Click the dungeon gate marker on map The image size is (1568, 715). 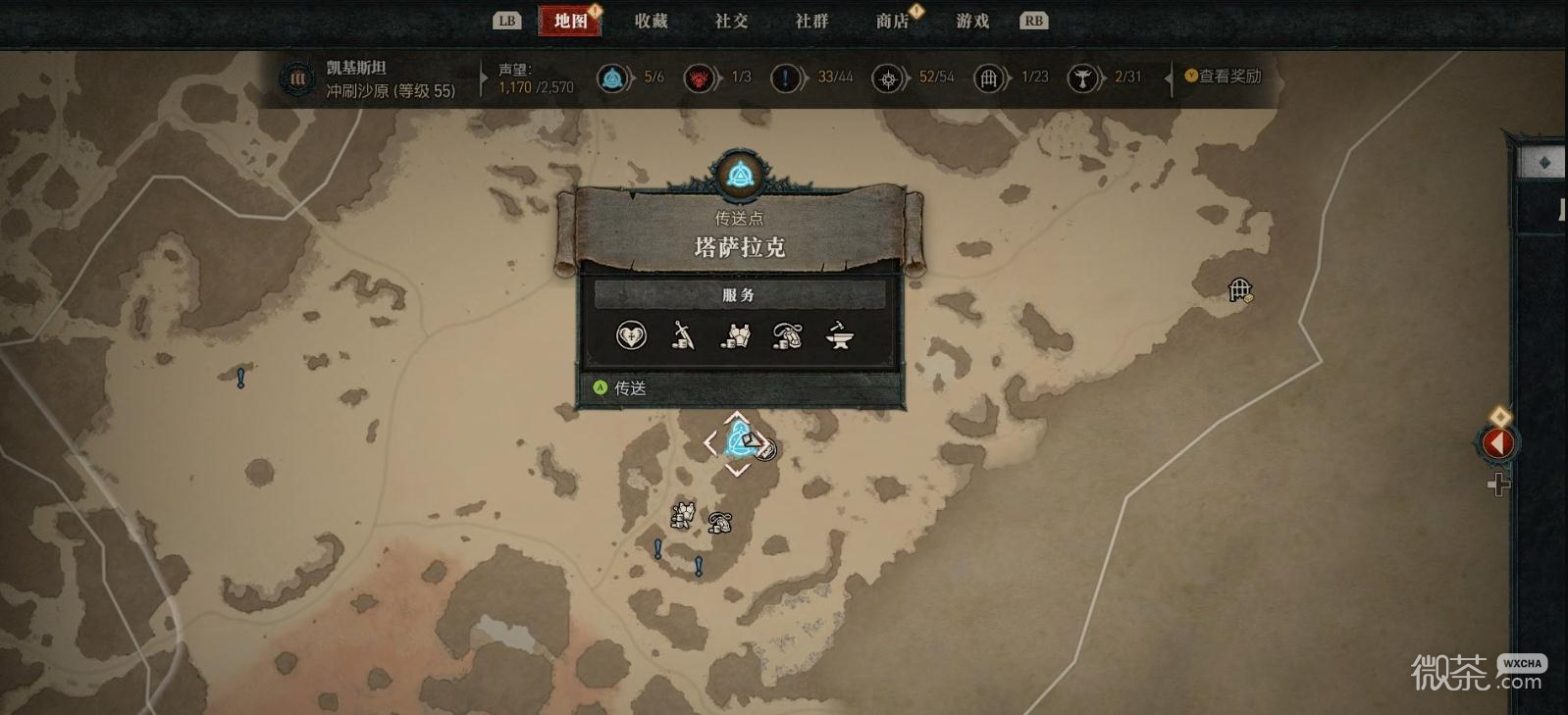coord(1239,290)
